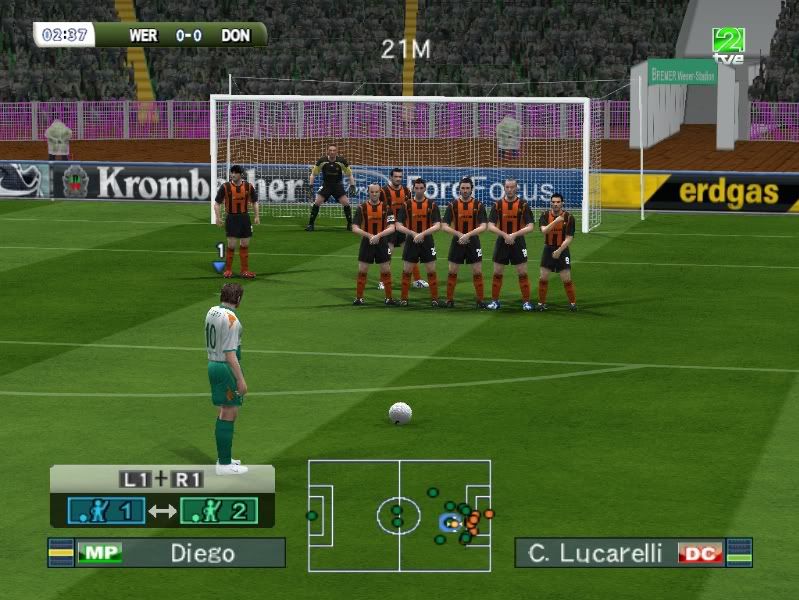This screenshot has height=600, width=799.
Task: Select free kick taker option 1
Action: [x=106, y=512]
